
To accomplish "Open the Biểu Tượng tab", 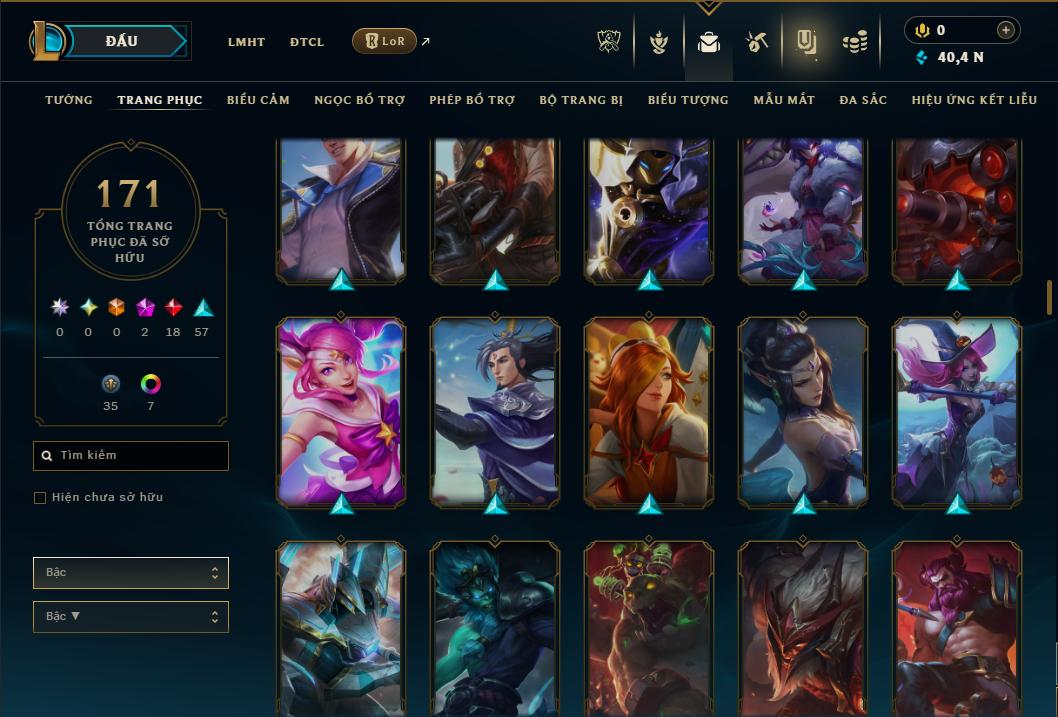I will pyautogui.click(x=688, y=100).
